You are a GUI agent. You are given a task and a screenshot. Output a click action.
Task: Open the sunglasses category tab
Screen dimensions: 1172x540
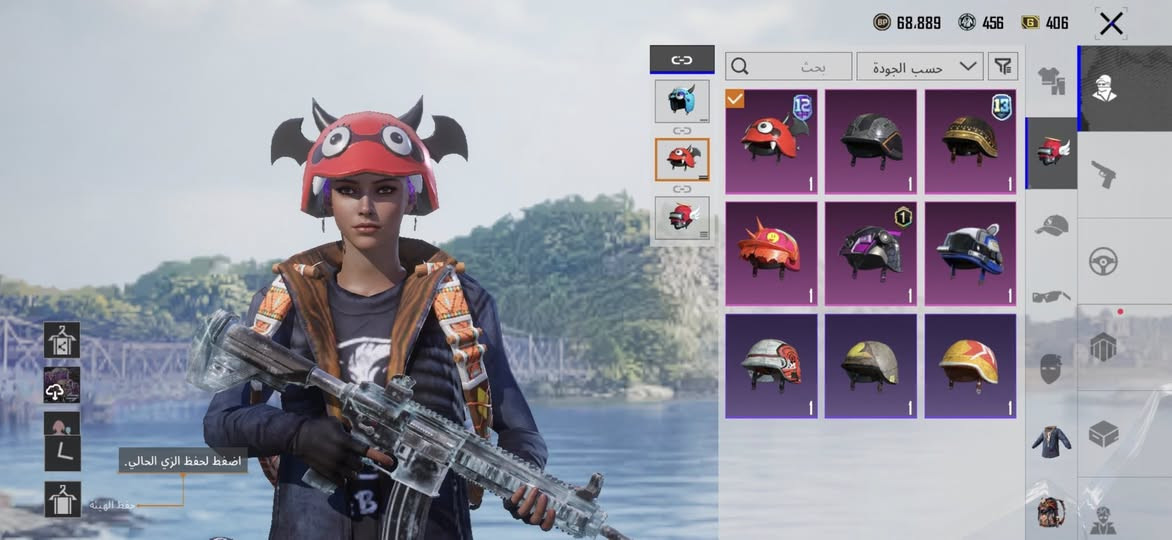click(x=1051, y=296)
